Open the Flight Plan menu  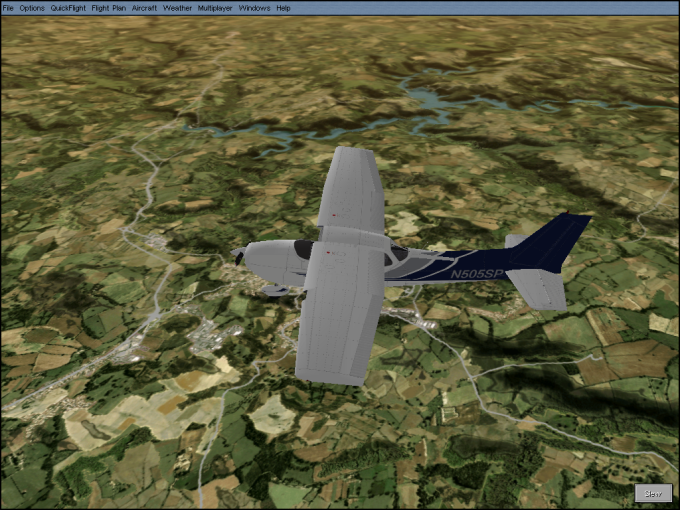(108, 7)
